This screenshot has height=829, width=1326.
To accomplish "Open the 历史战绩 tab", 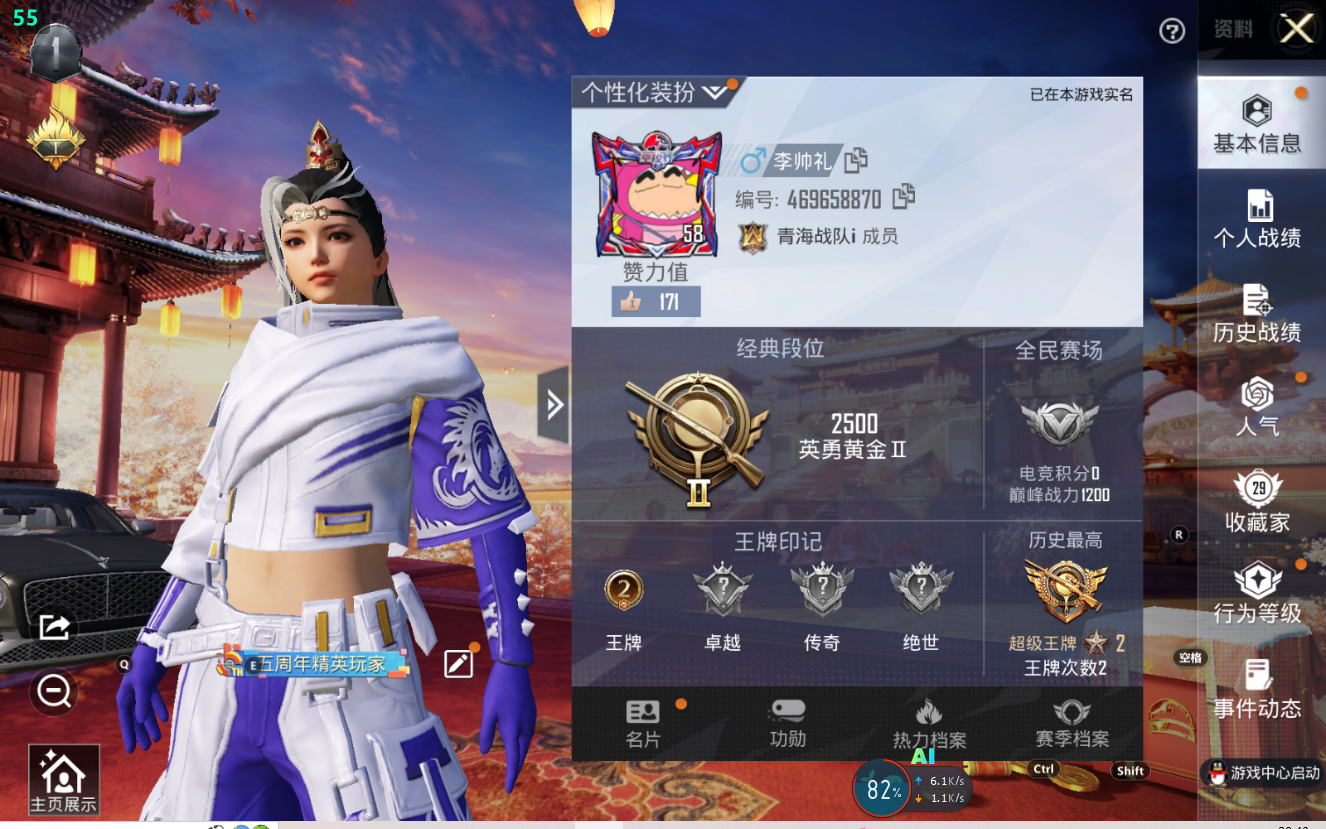I will 1257,313.
